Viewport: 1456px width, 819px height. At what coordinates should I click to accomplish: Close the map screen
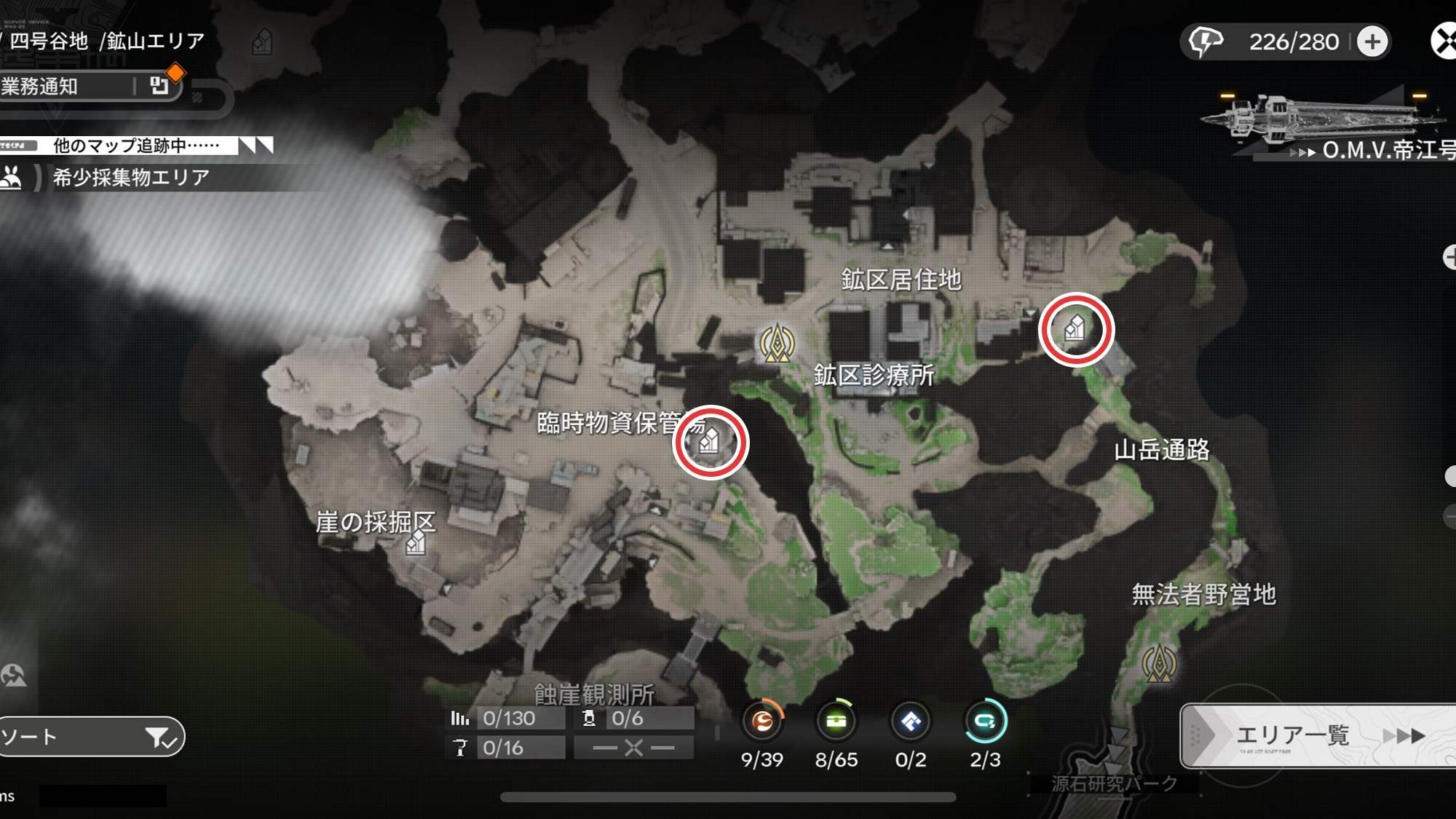tap(1444, 41)
